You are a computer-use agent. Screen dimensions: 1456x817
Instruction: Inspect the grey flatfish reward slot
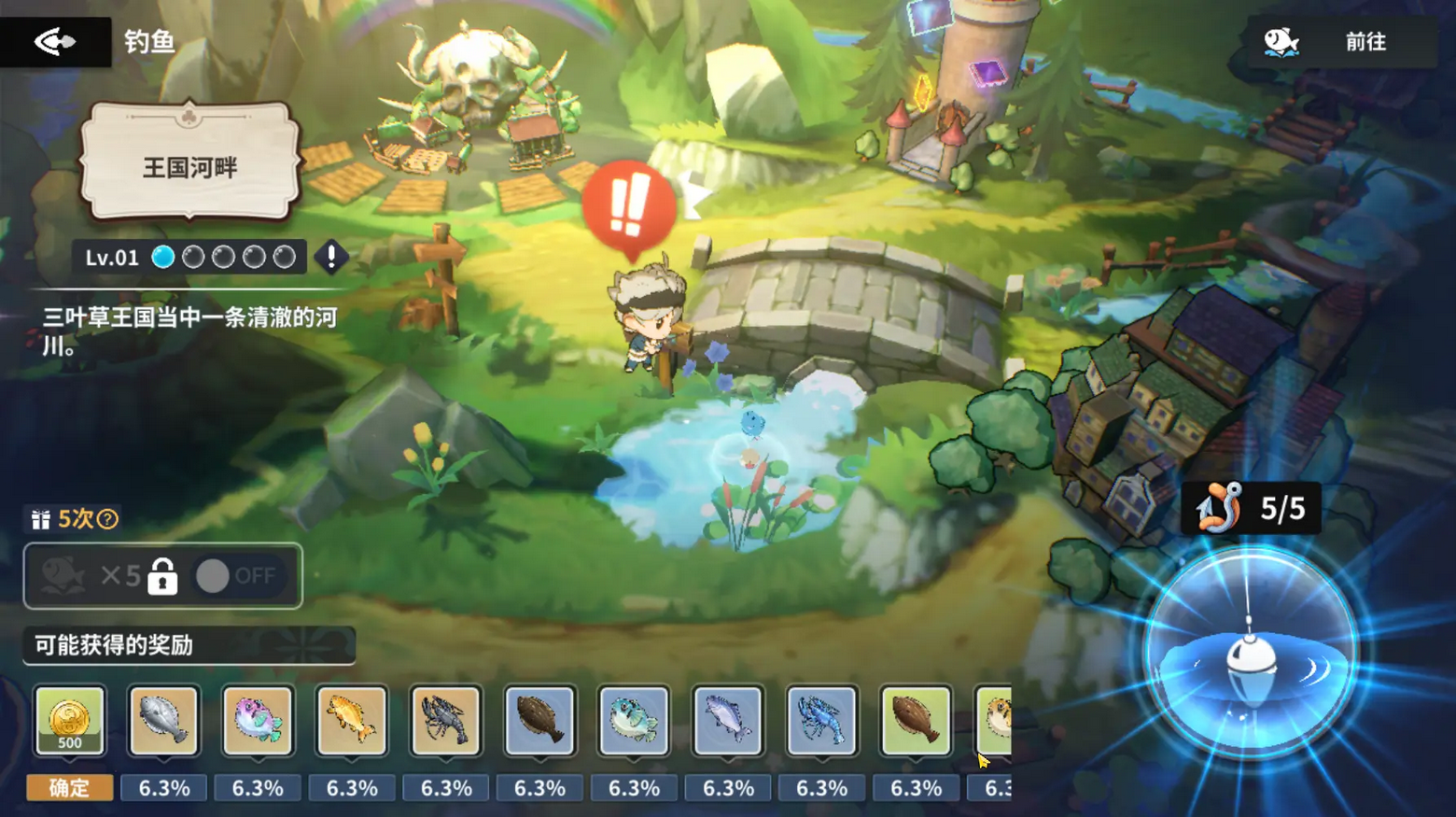tap(164, 720)
